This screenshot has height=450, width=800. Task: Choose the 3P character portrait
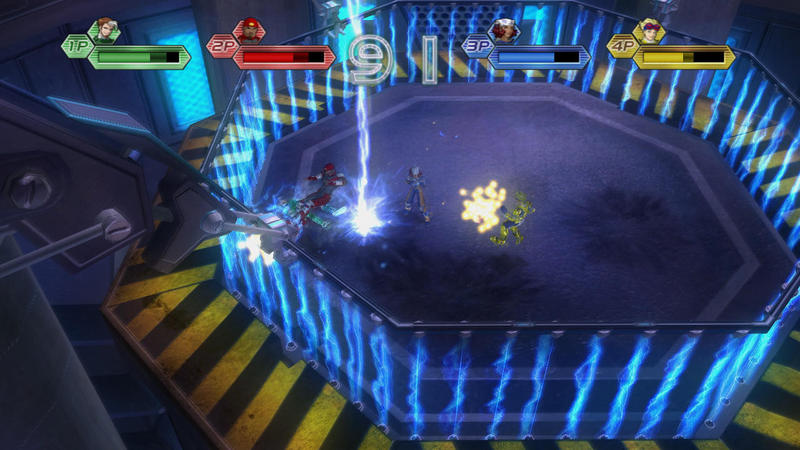pyautogui.click(x=505, y=31)
